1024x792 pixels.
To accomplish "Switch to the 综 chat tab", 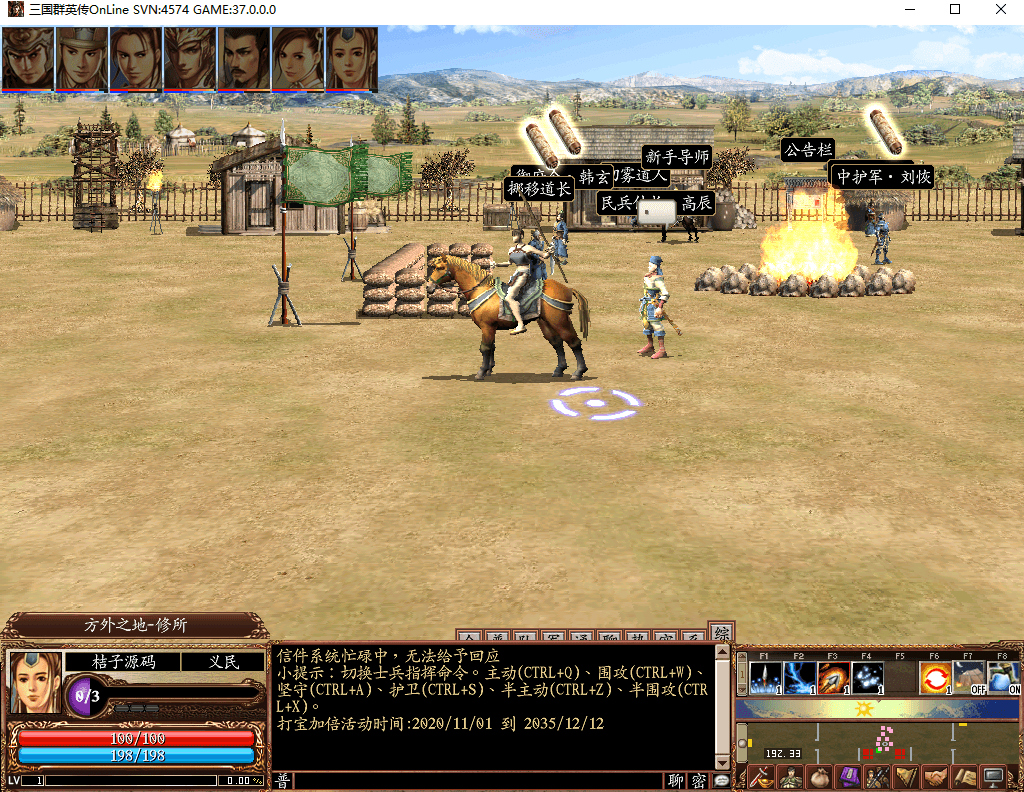I will click(x=721, y=633).
